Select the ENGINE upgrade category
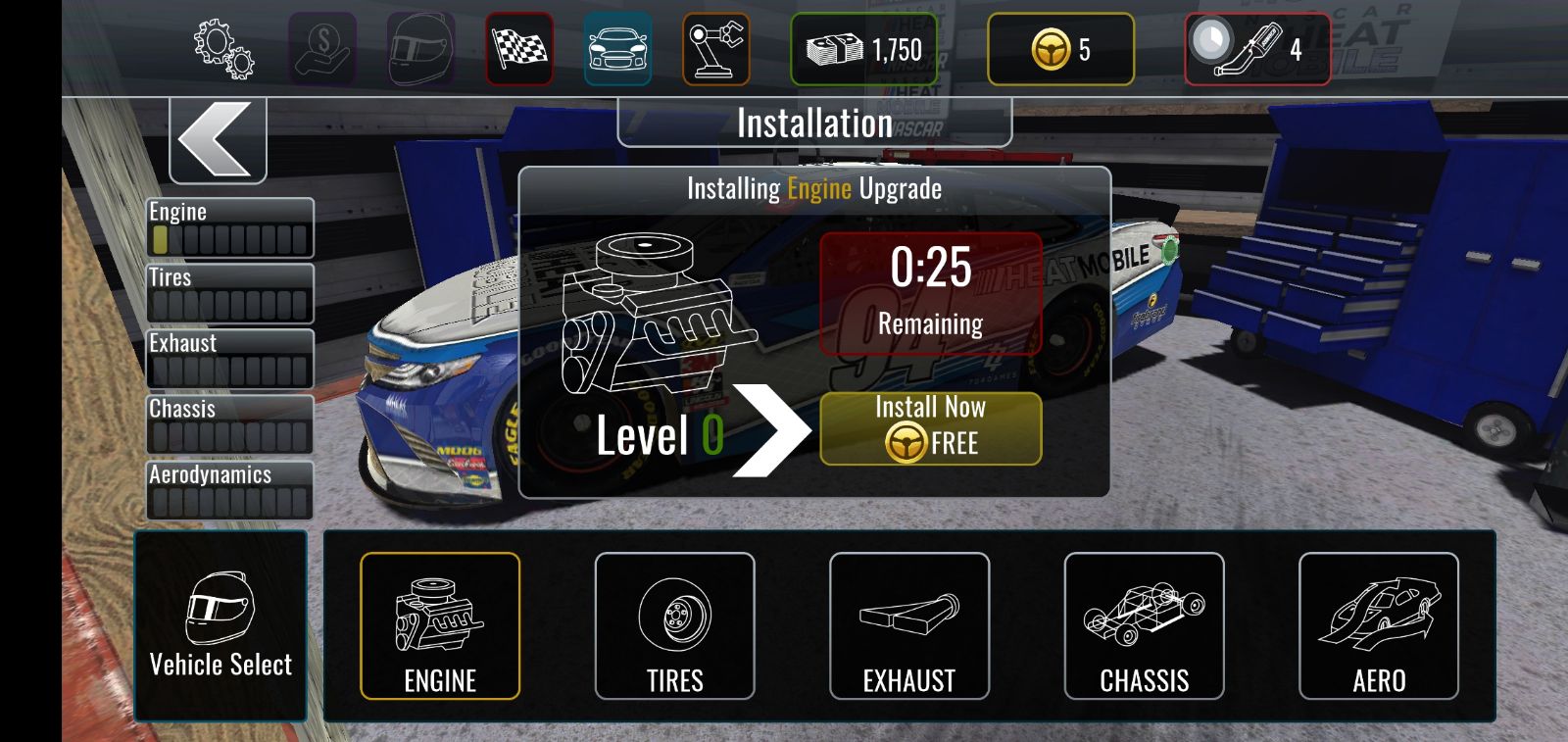1568x742 pixels. click(x=440, y=625)
